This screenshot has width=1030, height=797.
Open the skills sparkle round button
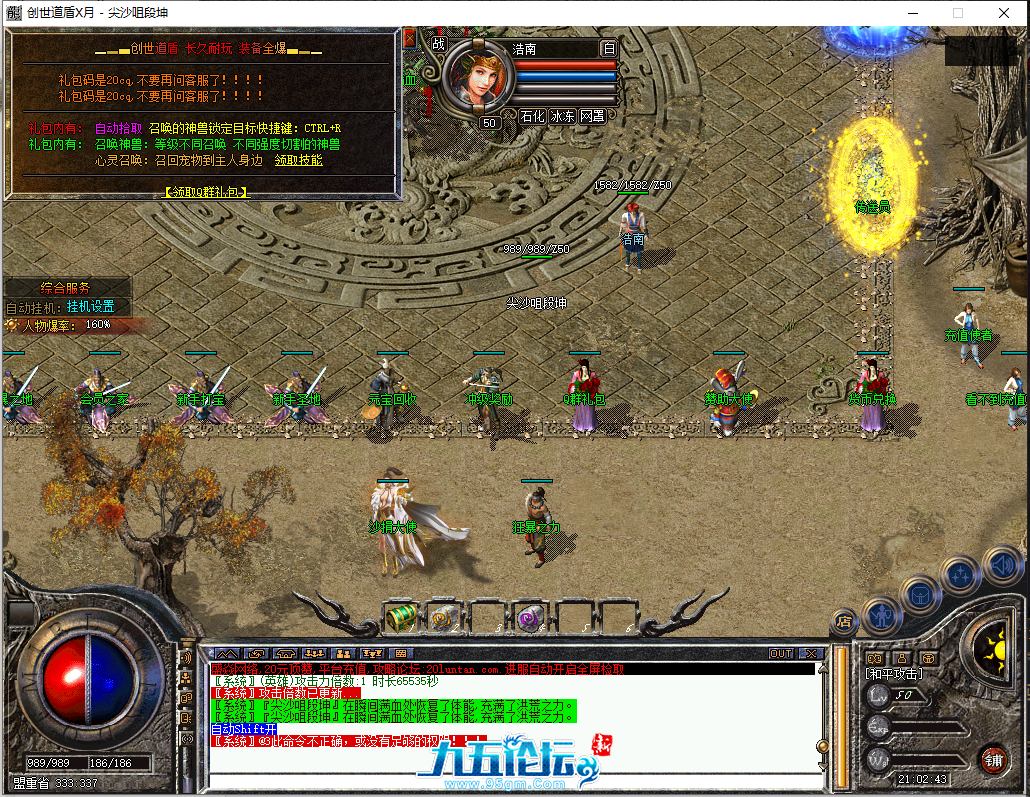(961, 575)
